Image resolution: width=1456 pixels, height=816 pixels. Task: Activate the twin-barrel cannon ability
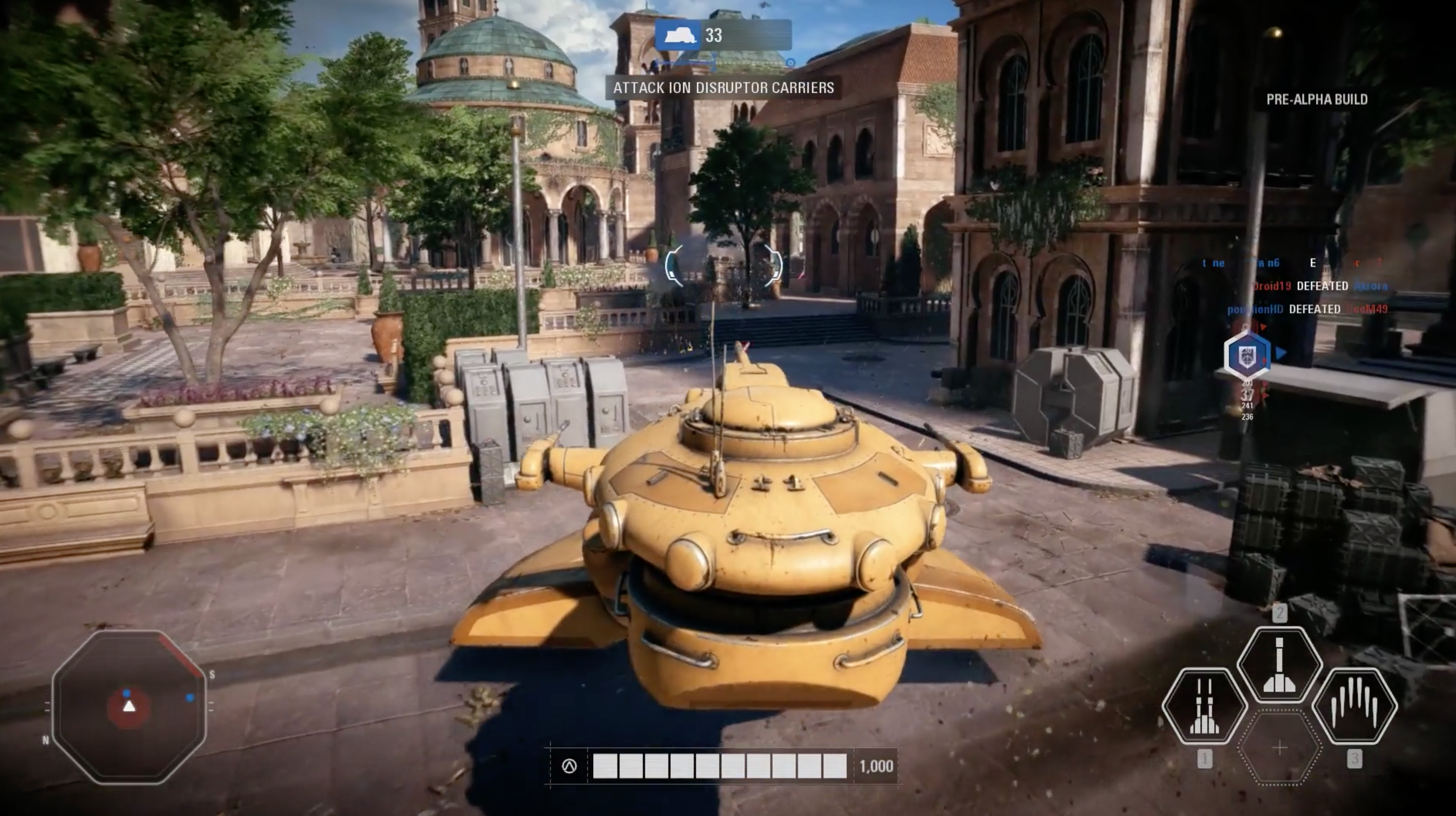1204,707
